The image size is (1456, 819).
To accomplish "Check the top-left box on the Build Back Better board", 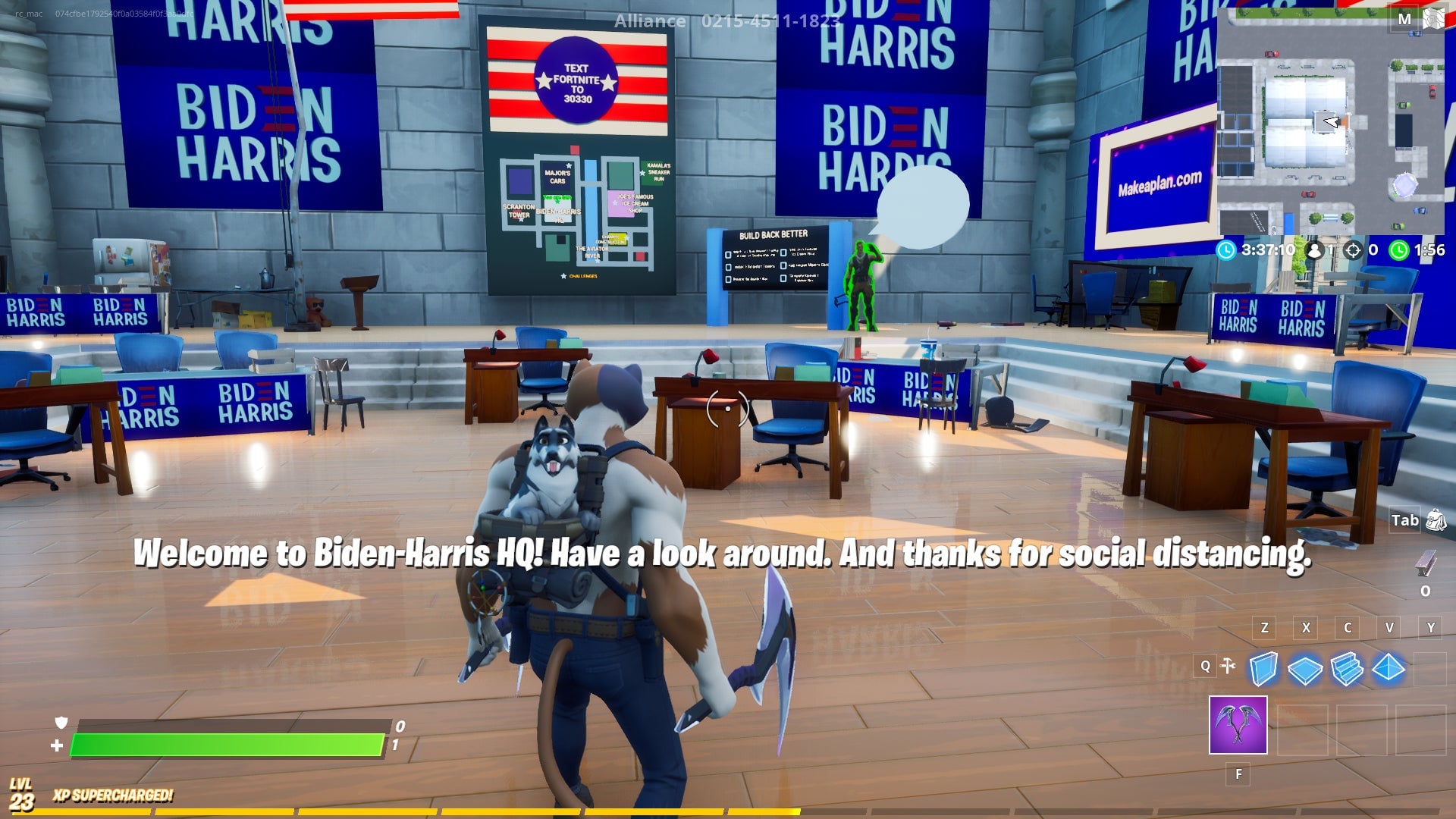I will coord(729,255).
